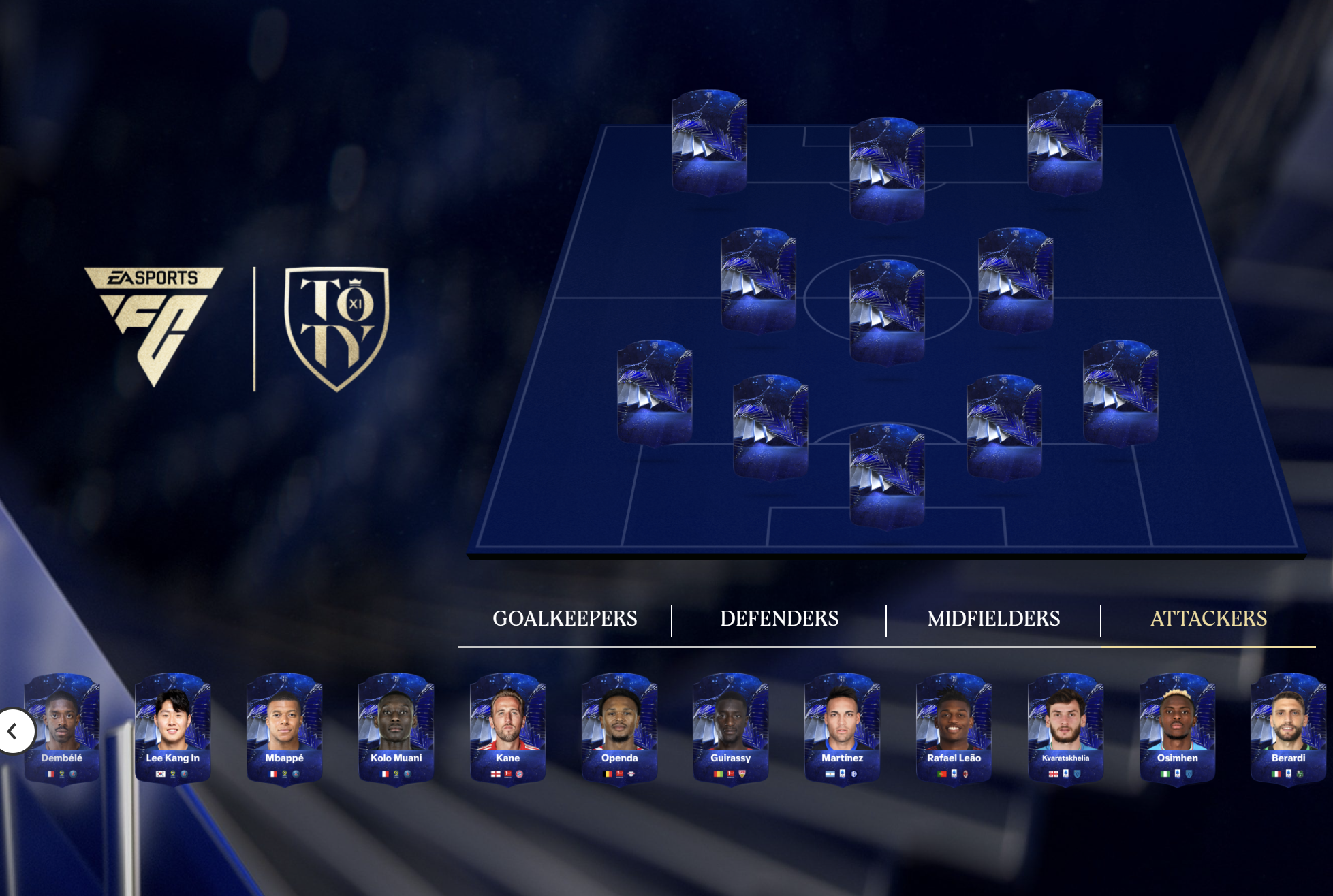Viewport: 1333px width, 896px height.
Task: Click the Kolo Muani card
Action: (x=396, y=729)
